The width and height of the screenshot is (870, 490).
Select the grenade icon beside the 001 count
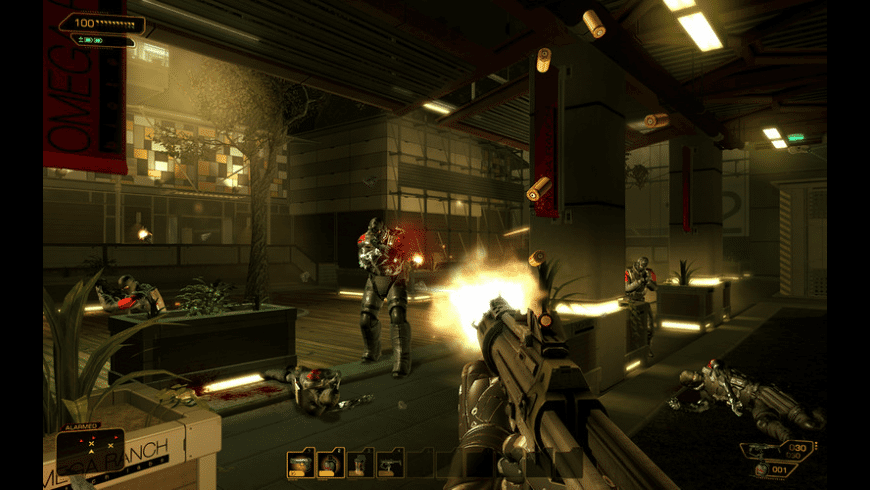tap(763, 469)
